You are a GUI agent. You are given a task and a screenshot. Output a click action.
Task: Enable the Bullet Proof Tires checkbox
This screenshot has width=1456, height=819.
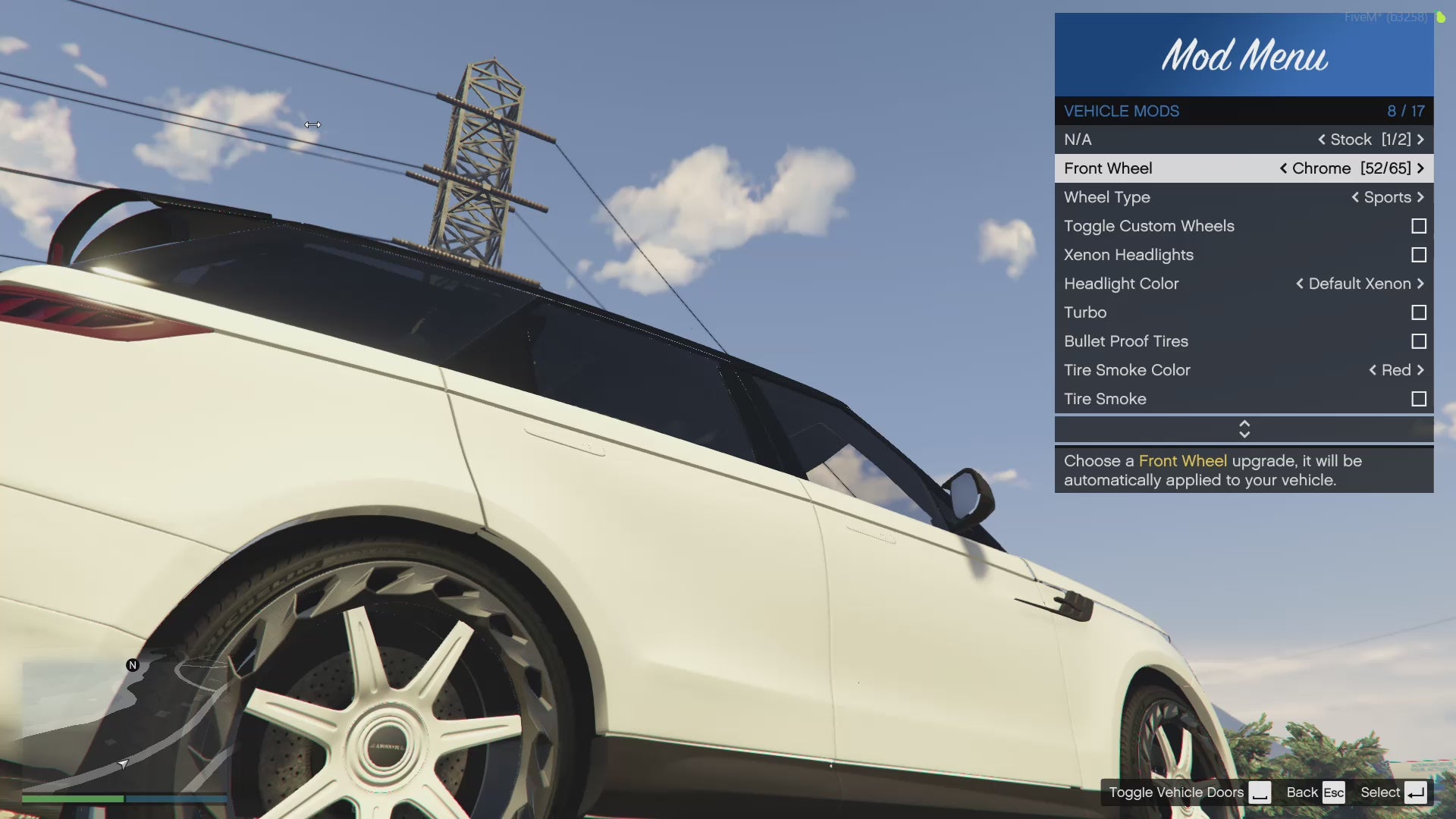pyautogui.click(x=1418, y=341)
